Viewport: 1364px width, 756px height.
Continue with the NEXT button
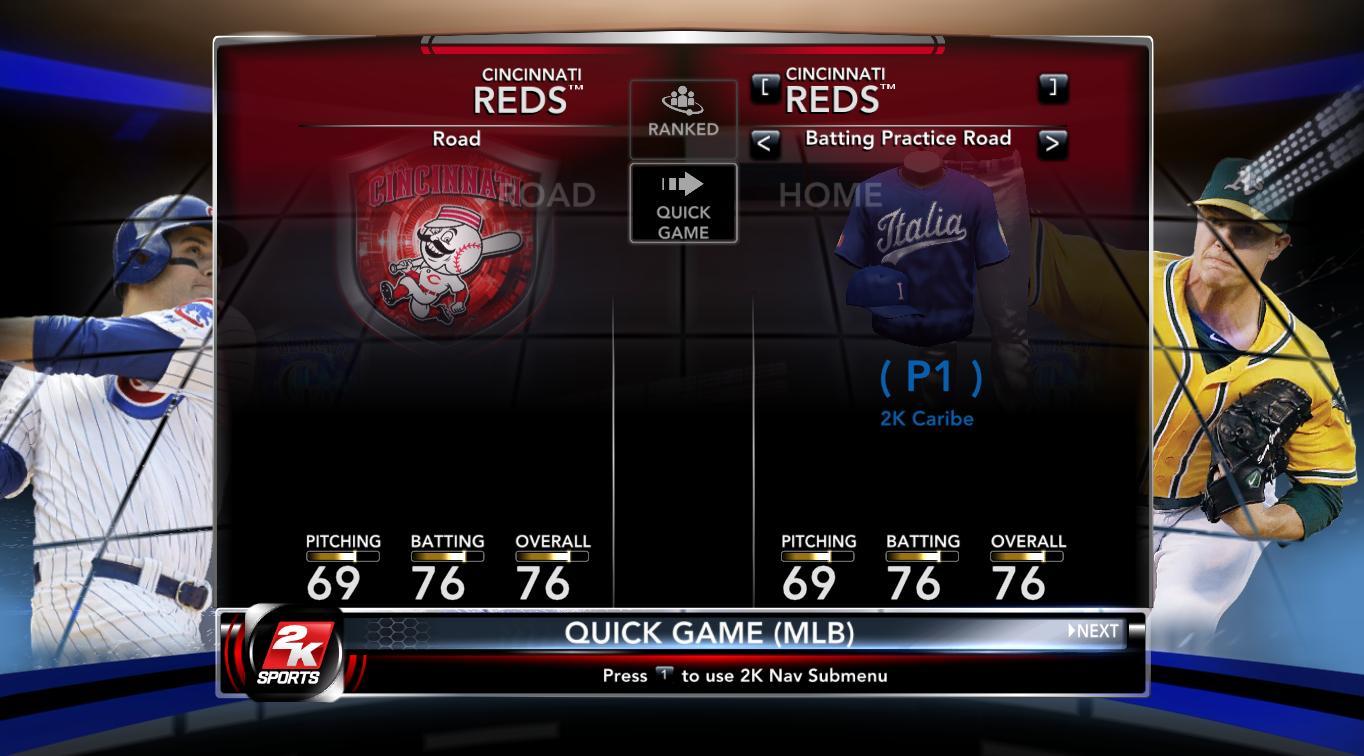click(x=1094, y=631)
